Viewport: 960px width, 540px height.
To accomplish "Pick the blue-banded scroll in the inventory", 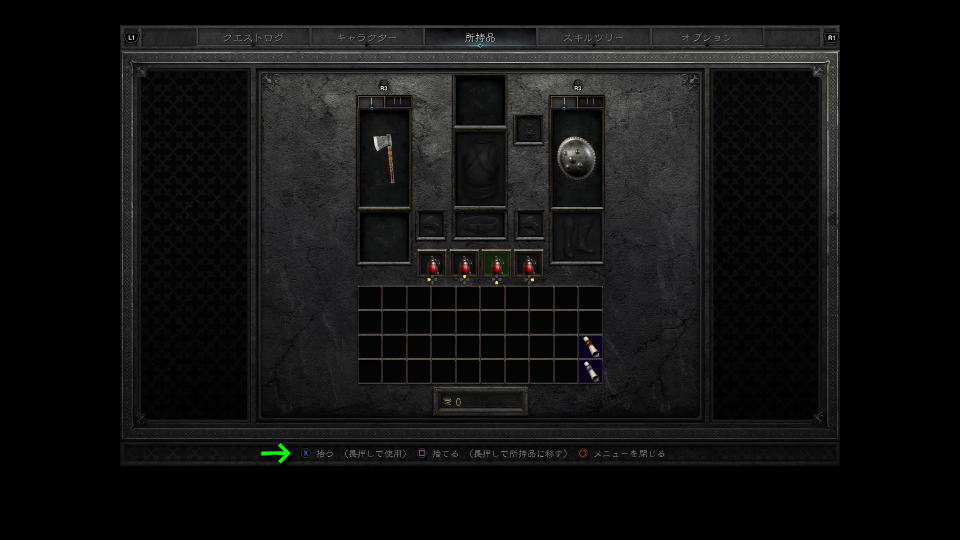I will point(591,371).
